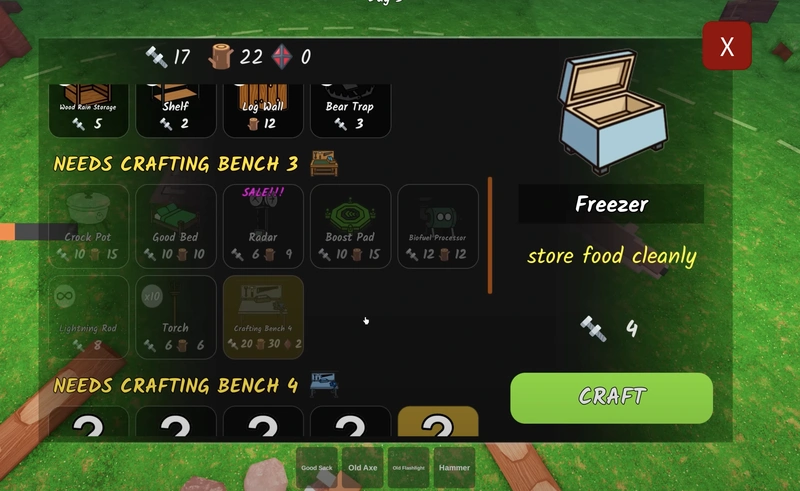Viewport: 800px width, 491px height.
Task: Select the Lightning Rod recipe
Action: tap(88, 317)
